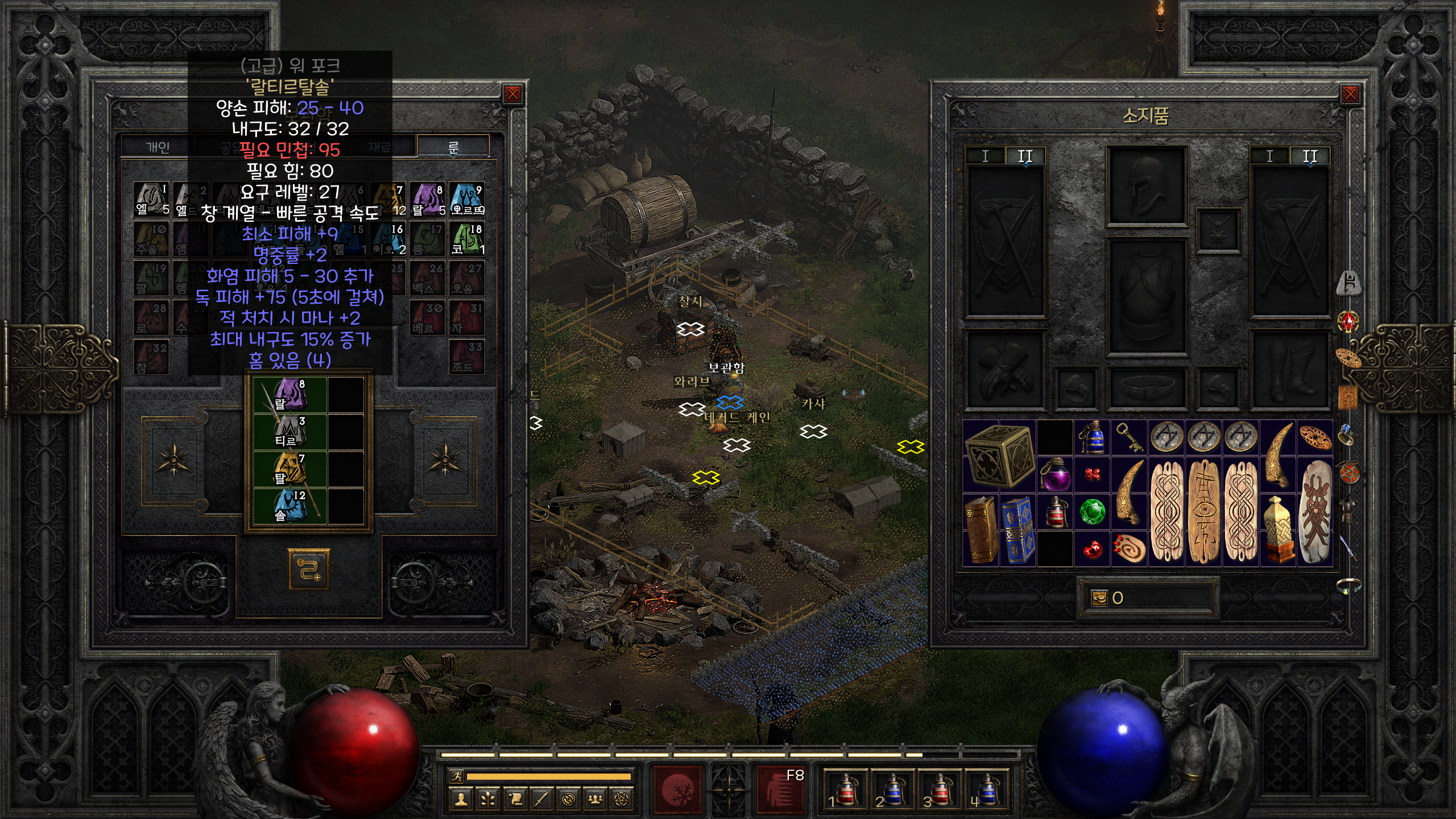The width and height of the screenshot is (1456, 819).
Task: Close the stash panel
Action: pyautogui.click(x=512, y=94)
